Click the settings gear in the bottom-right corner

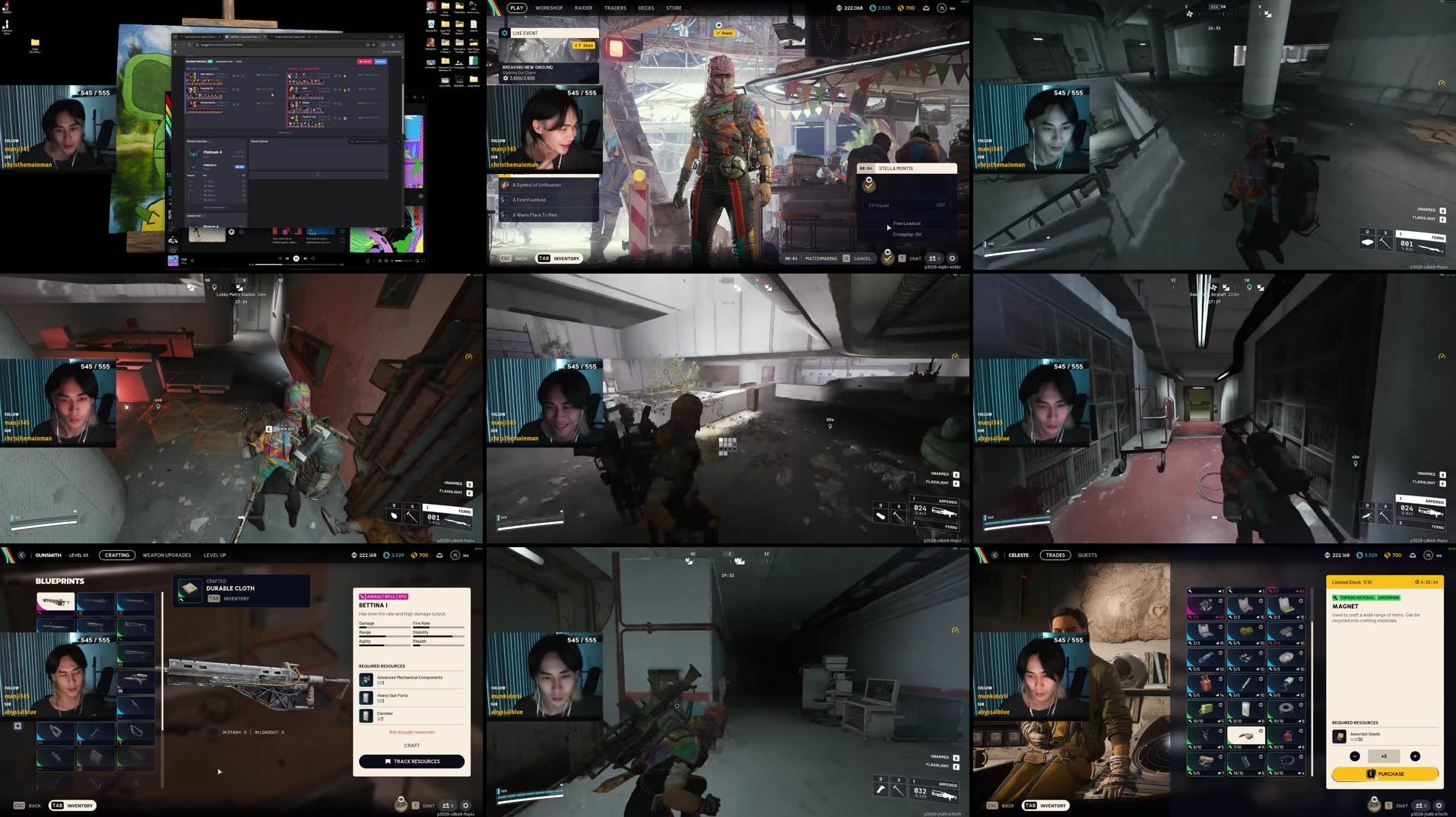(x=1439, y=805)
